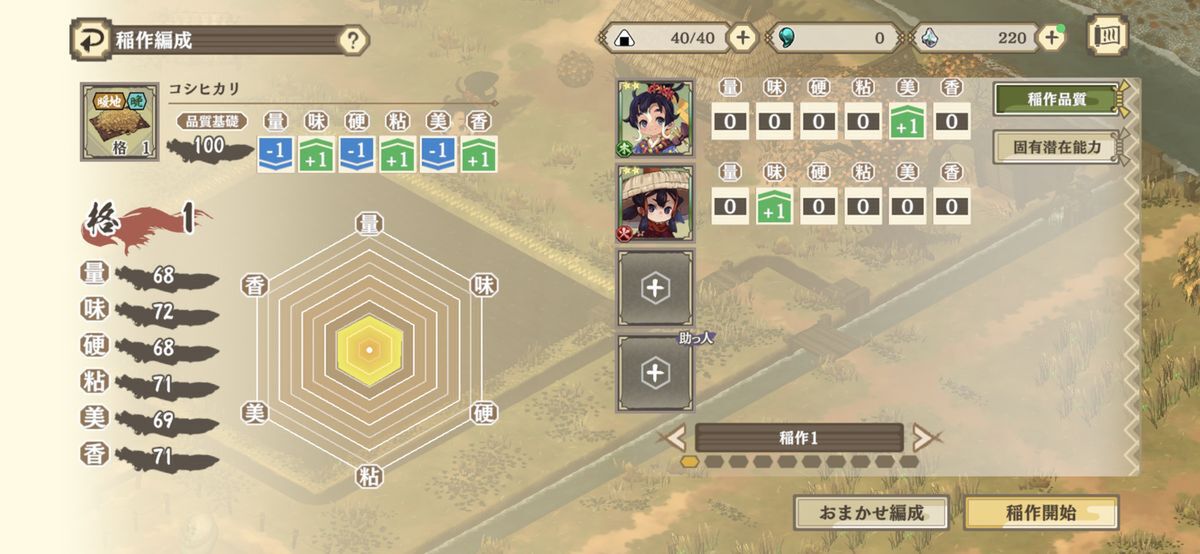This screenshot has width=1200, height=554.
Task: Add more rice ball stamina
Action: point(742,38)
